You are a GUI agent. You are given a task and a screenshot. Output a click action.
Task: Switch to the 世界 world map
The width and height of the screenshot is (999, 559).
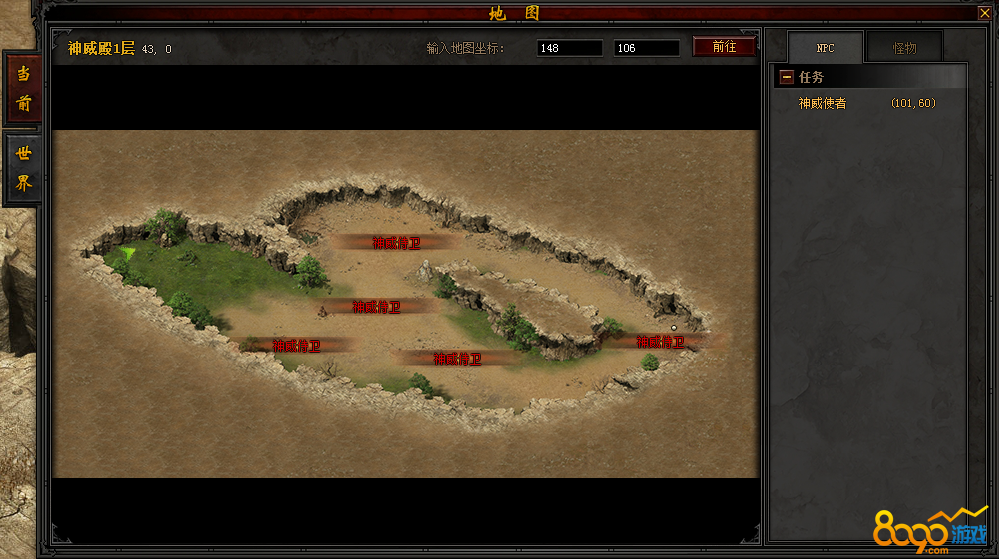tap(23, 169)
